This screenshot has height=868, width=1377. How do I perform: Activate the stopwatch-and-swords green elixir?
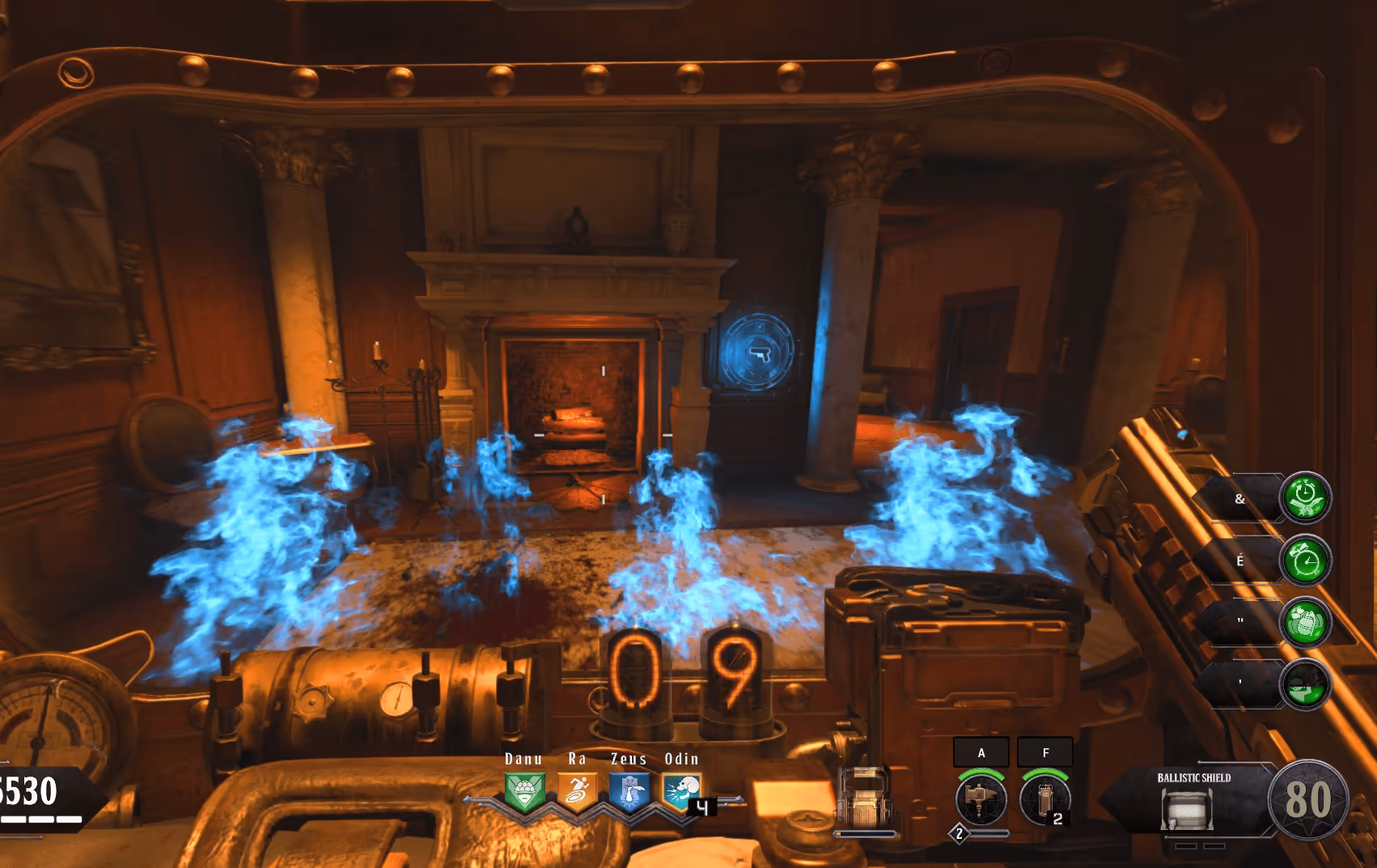coord(1305,498)
